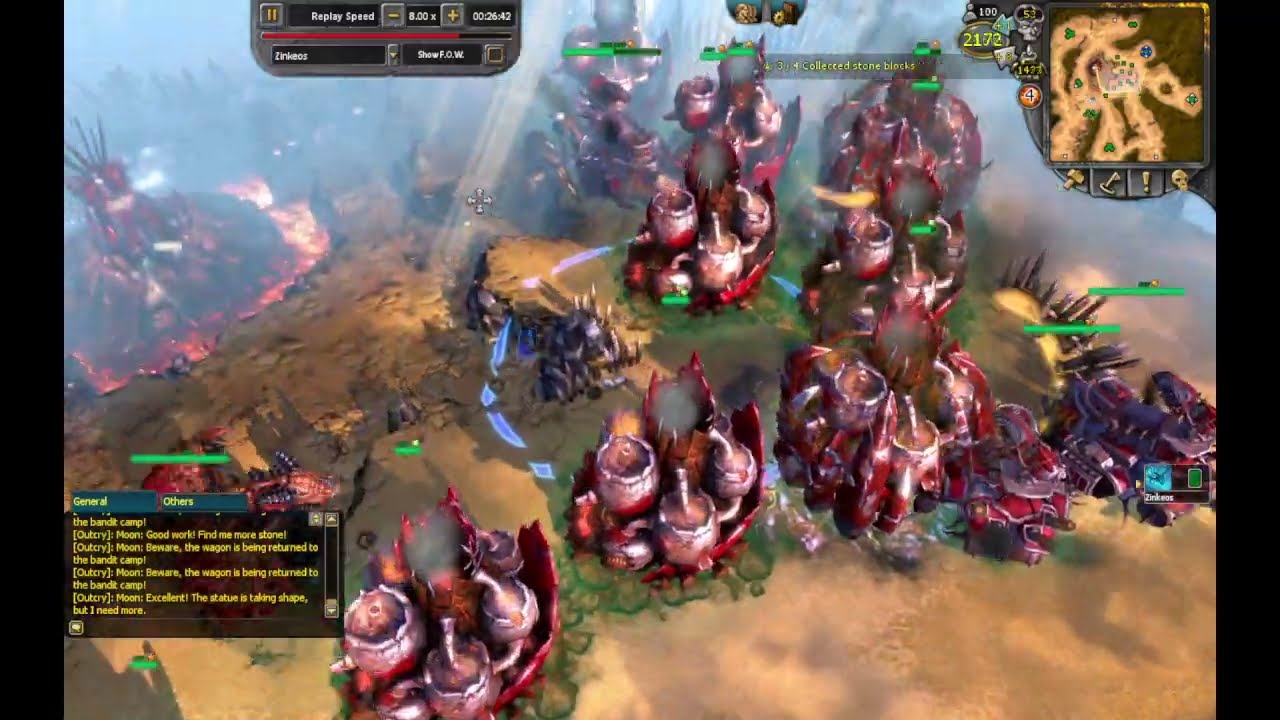Select the Zinkeos player card portrait
1280x720 pixels.
pos(1158,478)
